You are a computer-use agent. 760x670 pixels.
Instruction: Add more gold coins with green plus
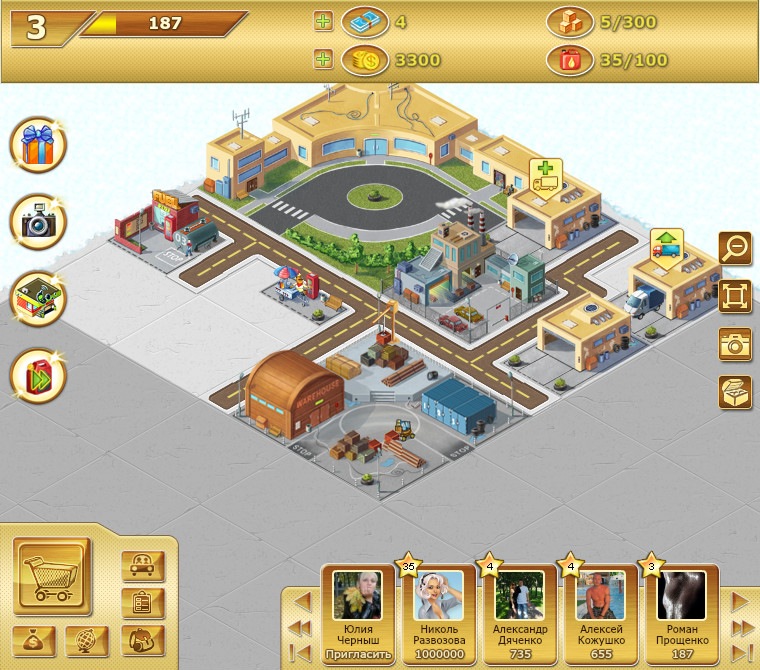[323, 60]
